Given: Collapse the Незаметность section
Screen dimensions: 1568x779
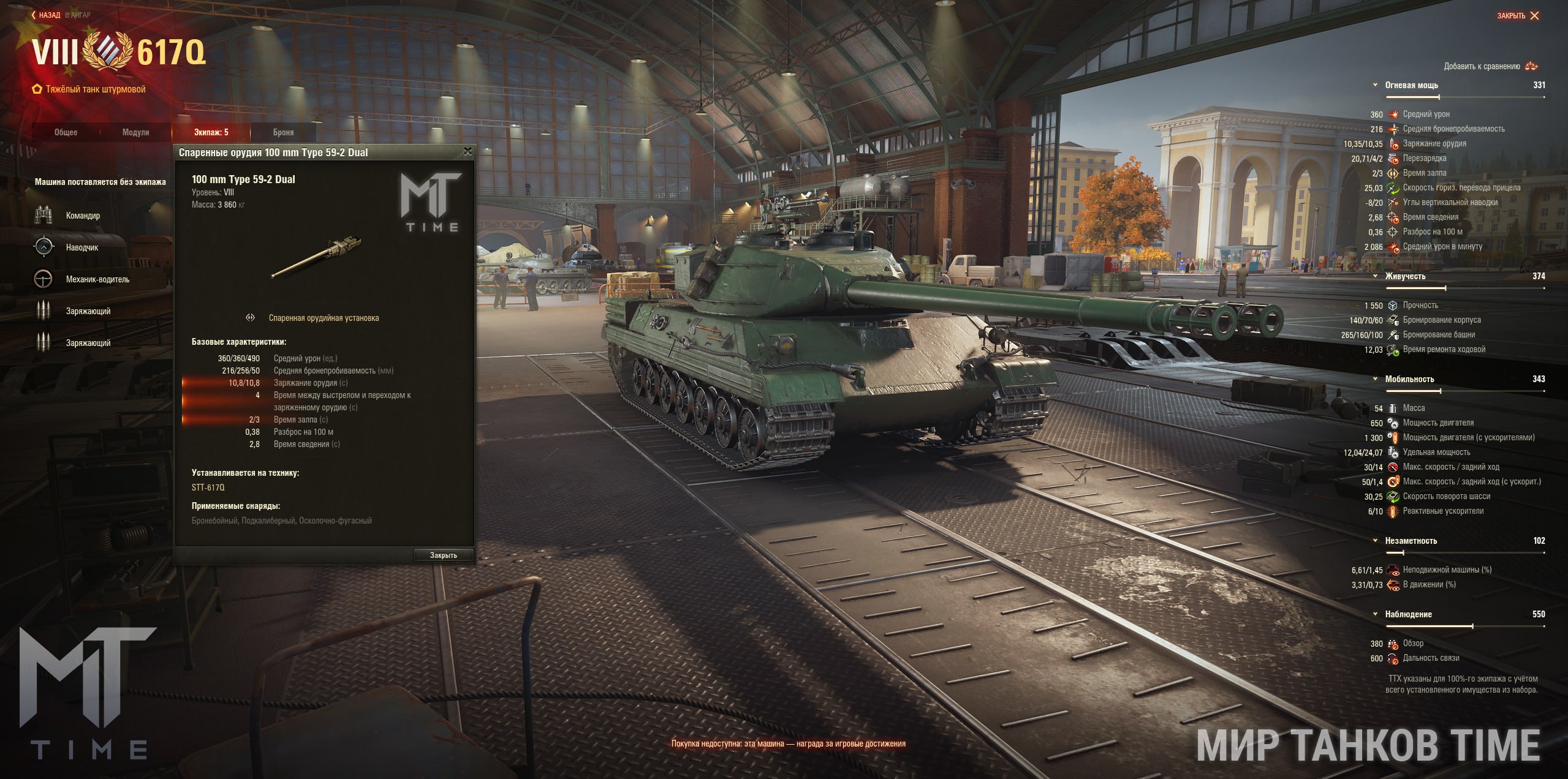Looking at the screenshot, I should (1376, 541).
